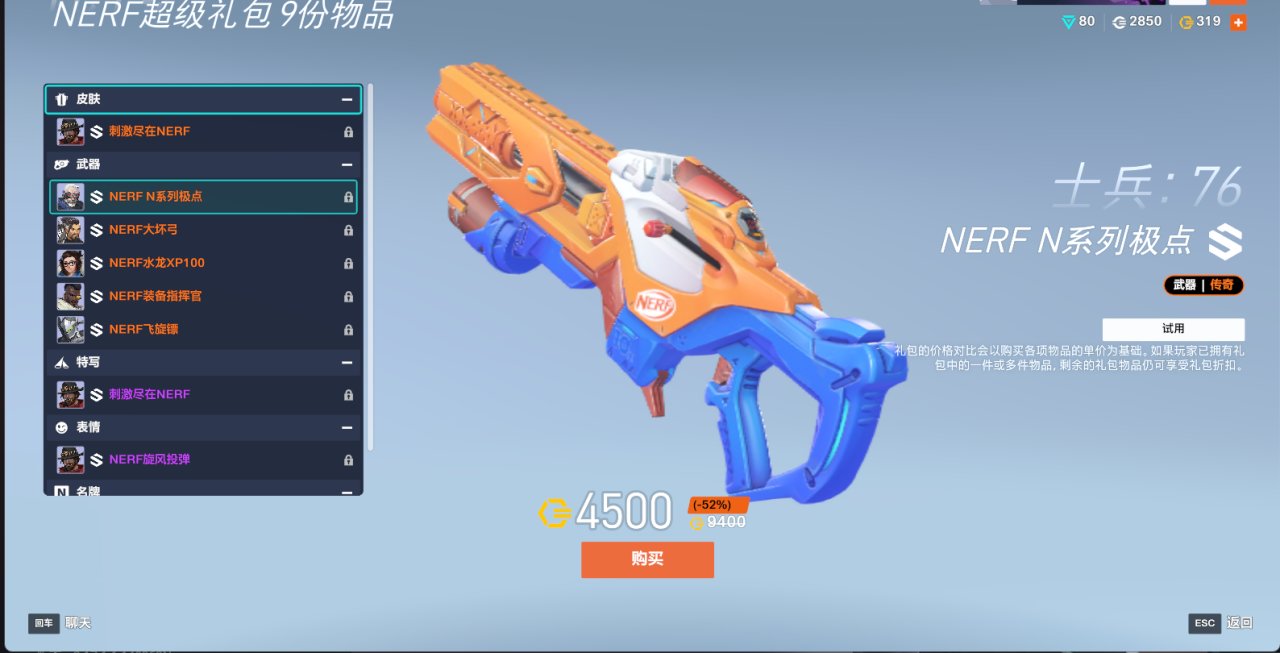
Task: Choose the NERF飞旋镖 weapon entry
Action: pyautogui.click(x=203, y=329)
